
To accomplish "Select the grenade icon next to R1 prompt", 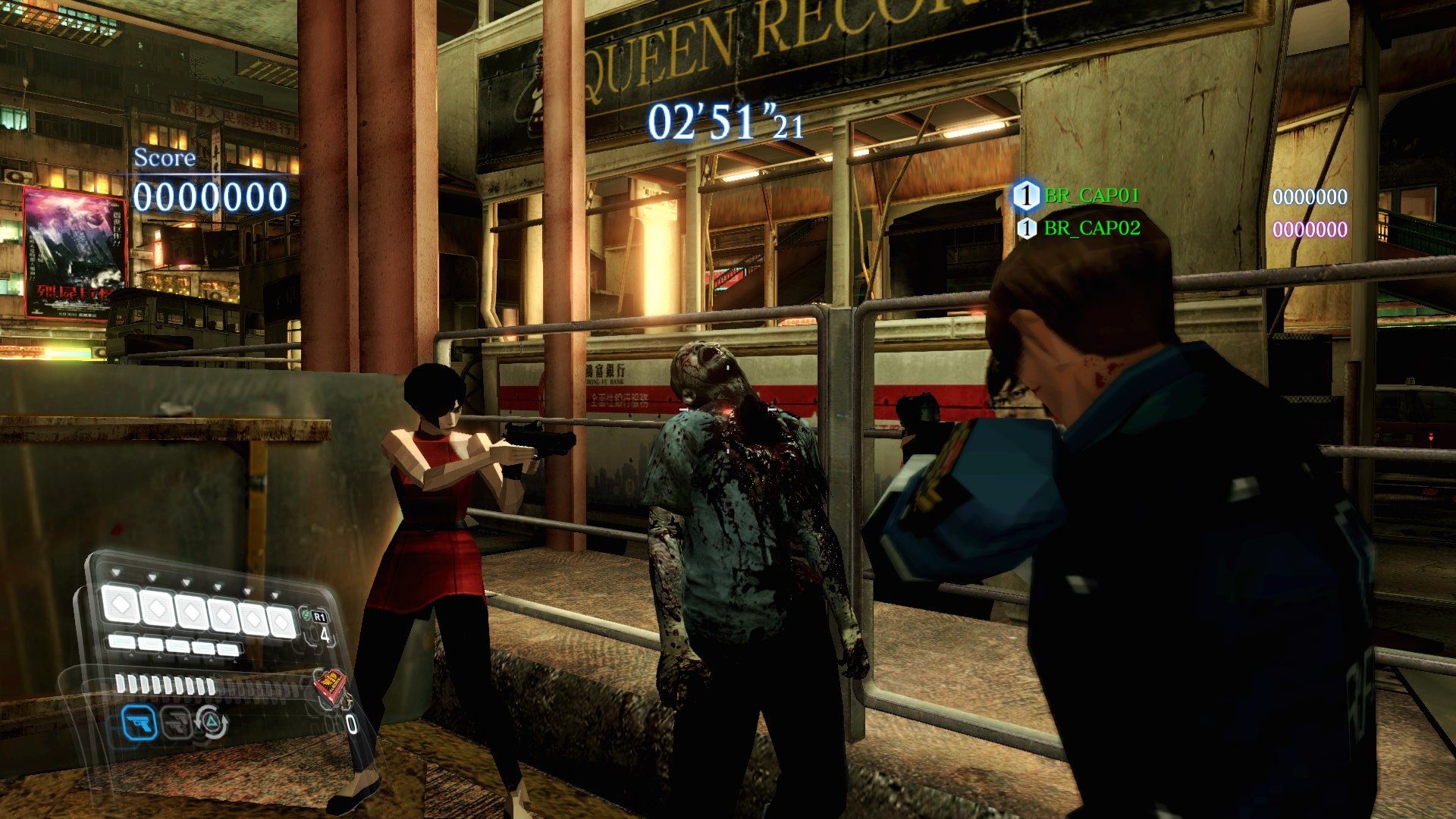I will 306,615.
